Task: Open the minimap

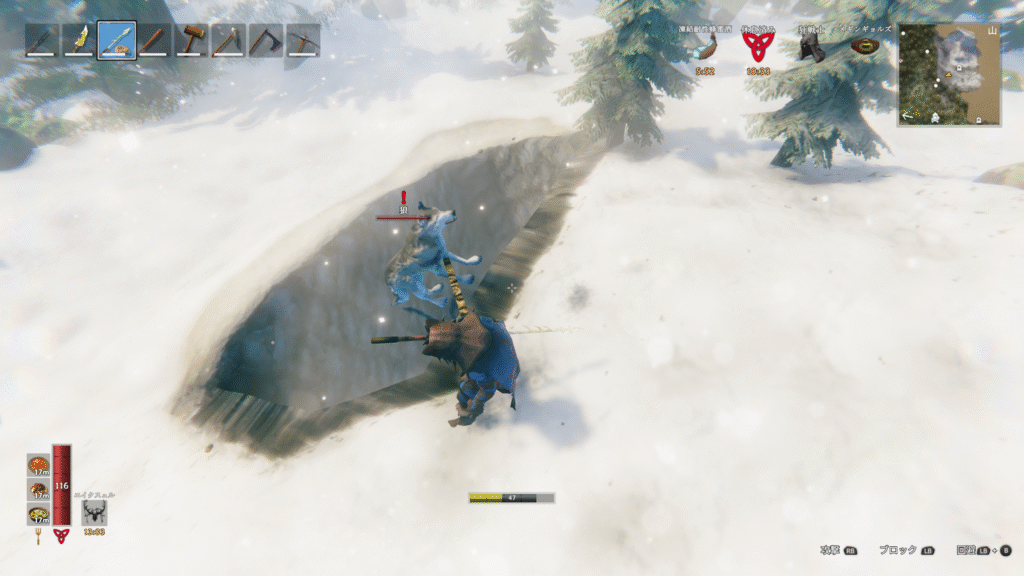Action: [x=949, y=74]
